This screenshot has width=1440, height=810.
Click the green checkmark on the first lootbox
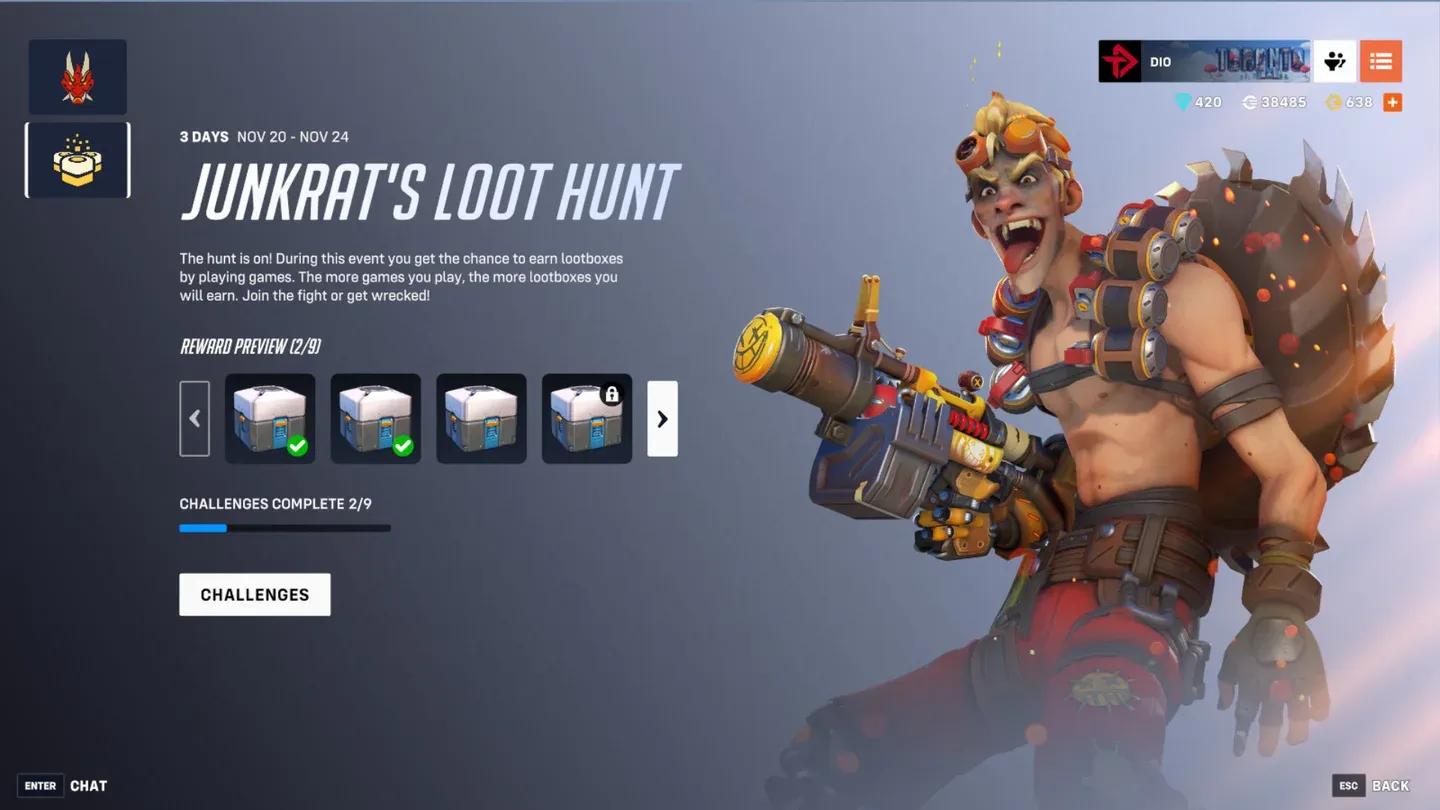point(298,446)
